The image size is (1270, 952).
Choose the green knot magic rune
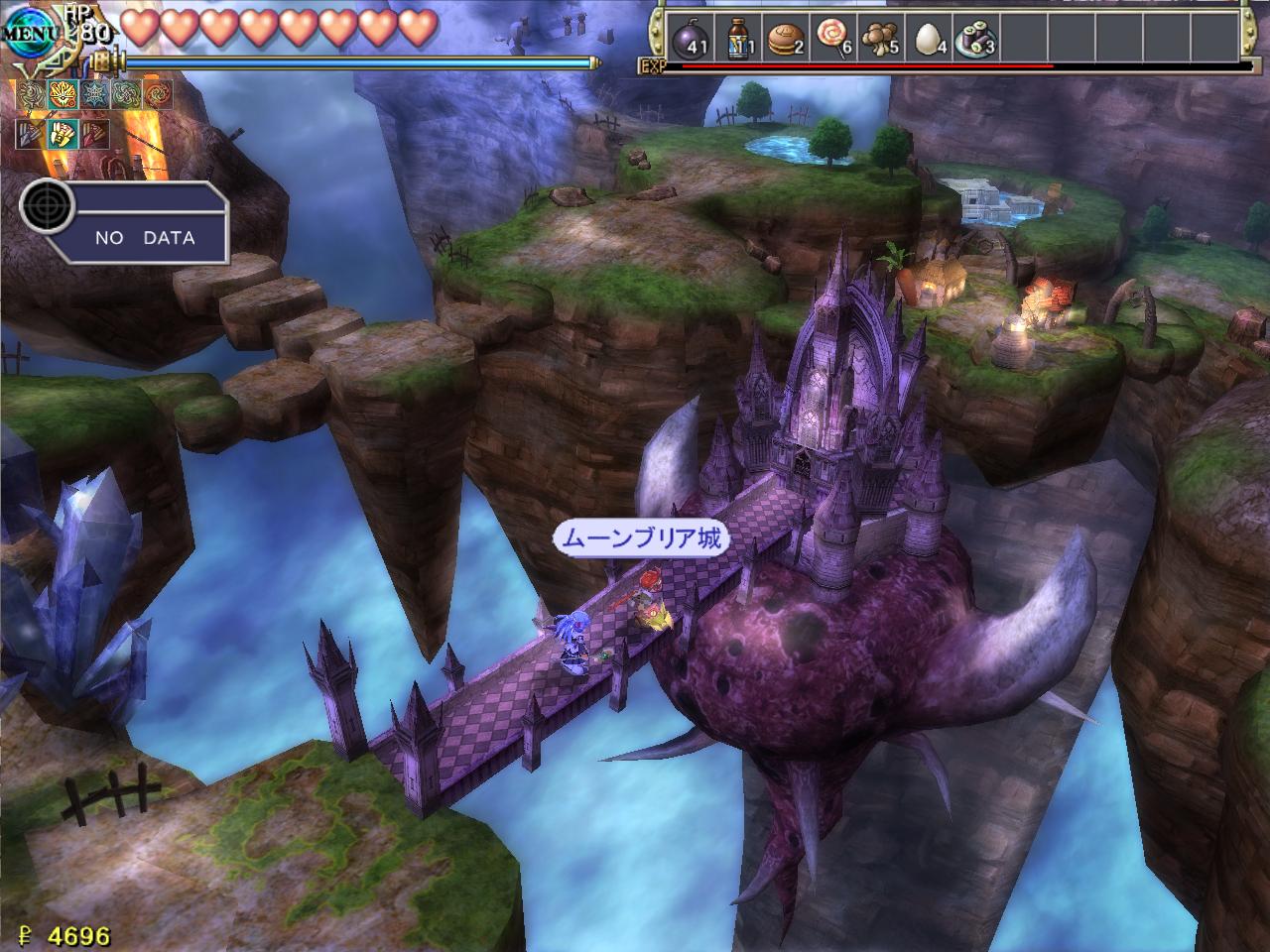pos(126,95)
